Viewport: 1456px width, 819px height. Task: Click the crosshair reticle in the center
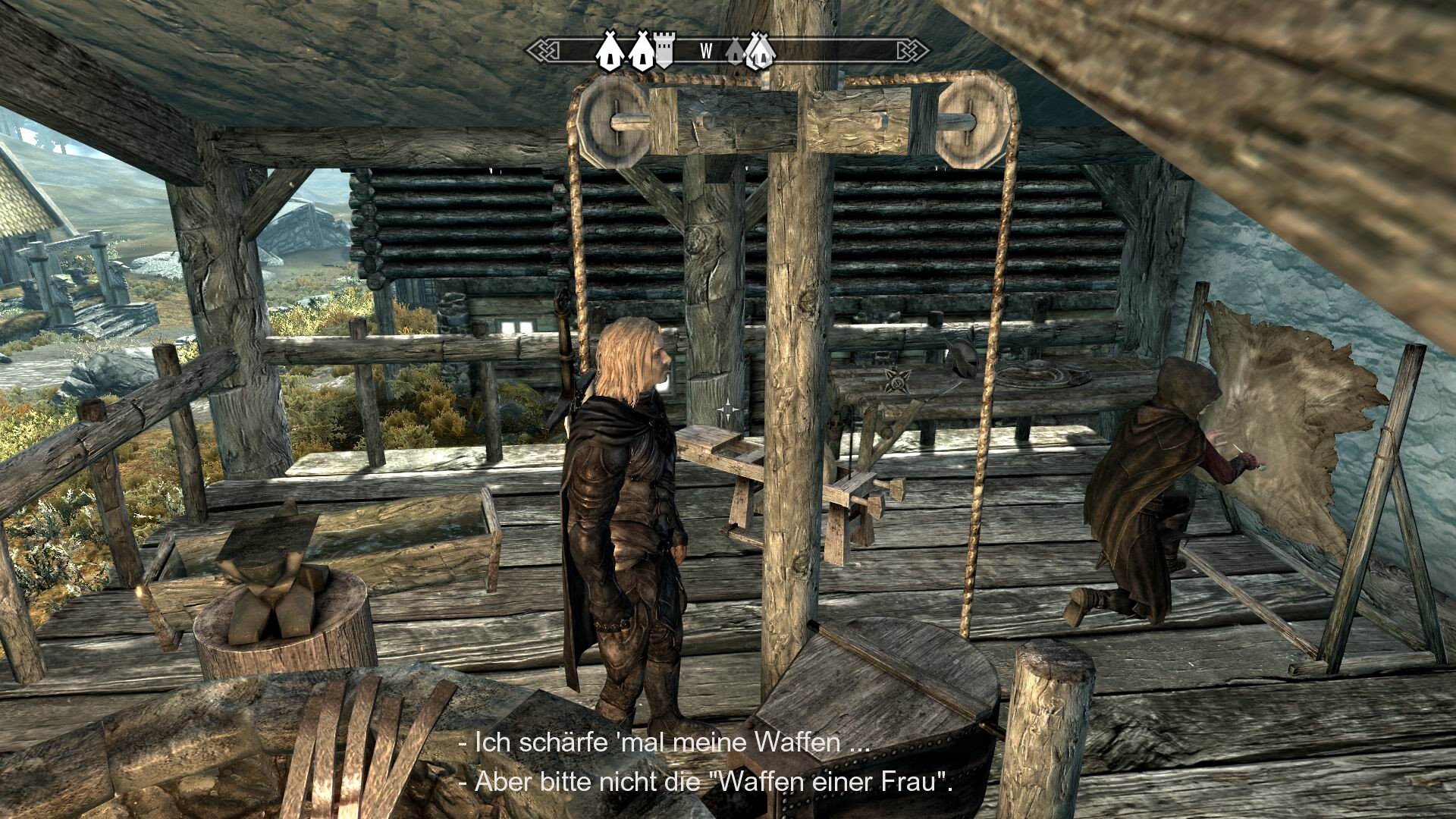pos(728,409)
